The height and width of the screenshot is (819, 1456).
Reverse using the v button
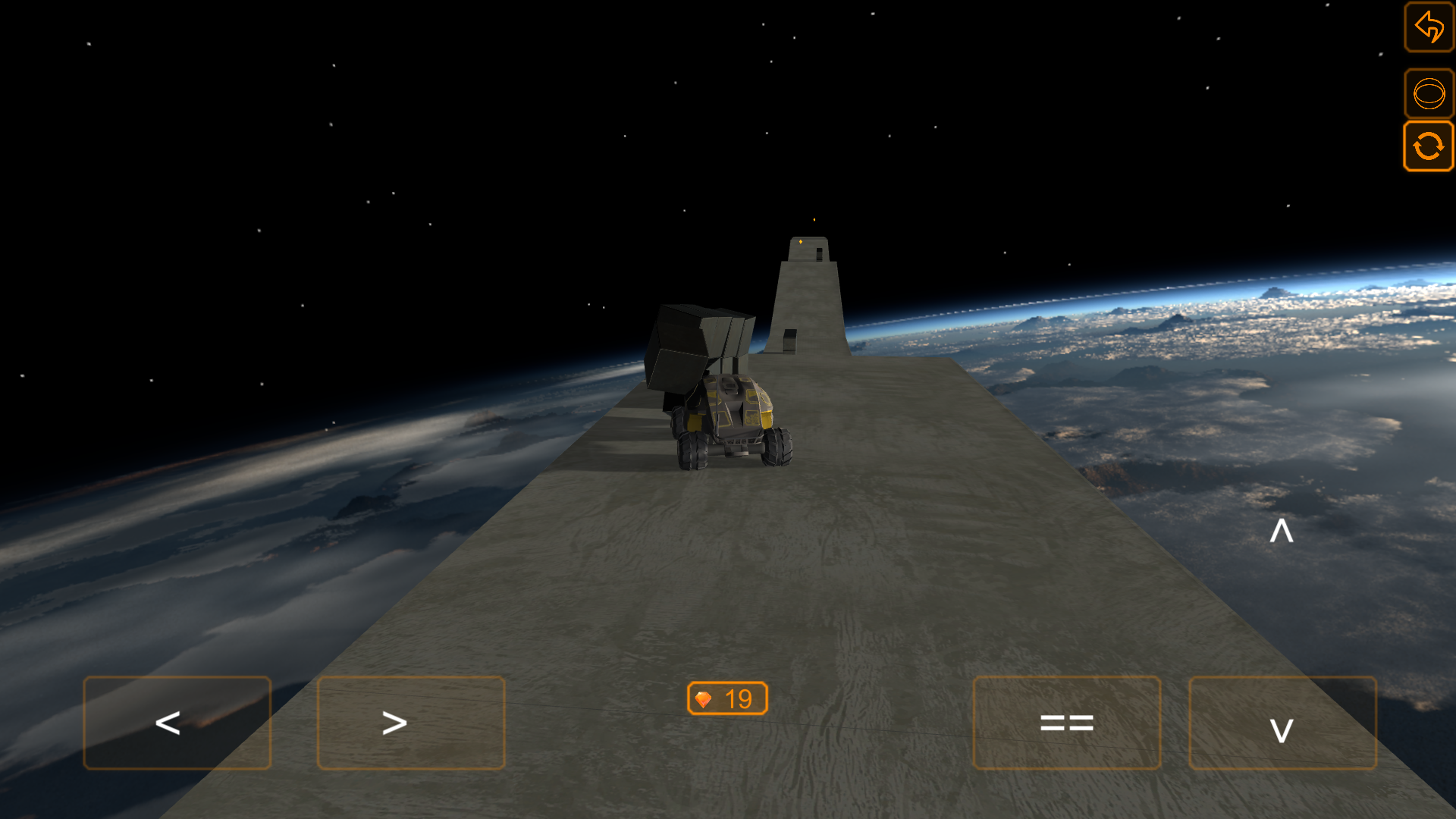tap(1282, 723)
